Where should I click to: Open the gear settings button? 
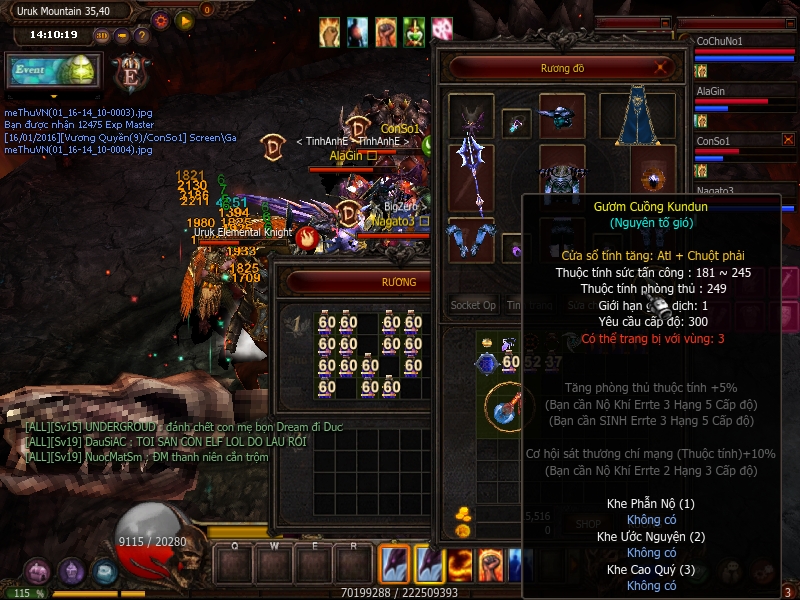[161, 20]
